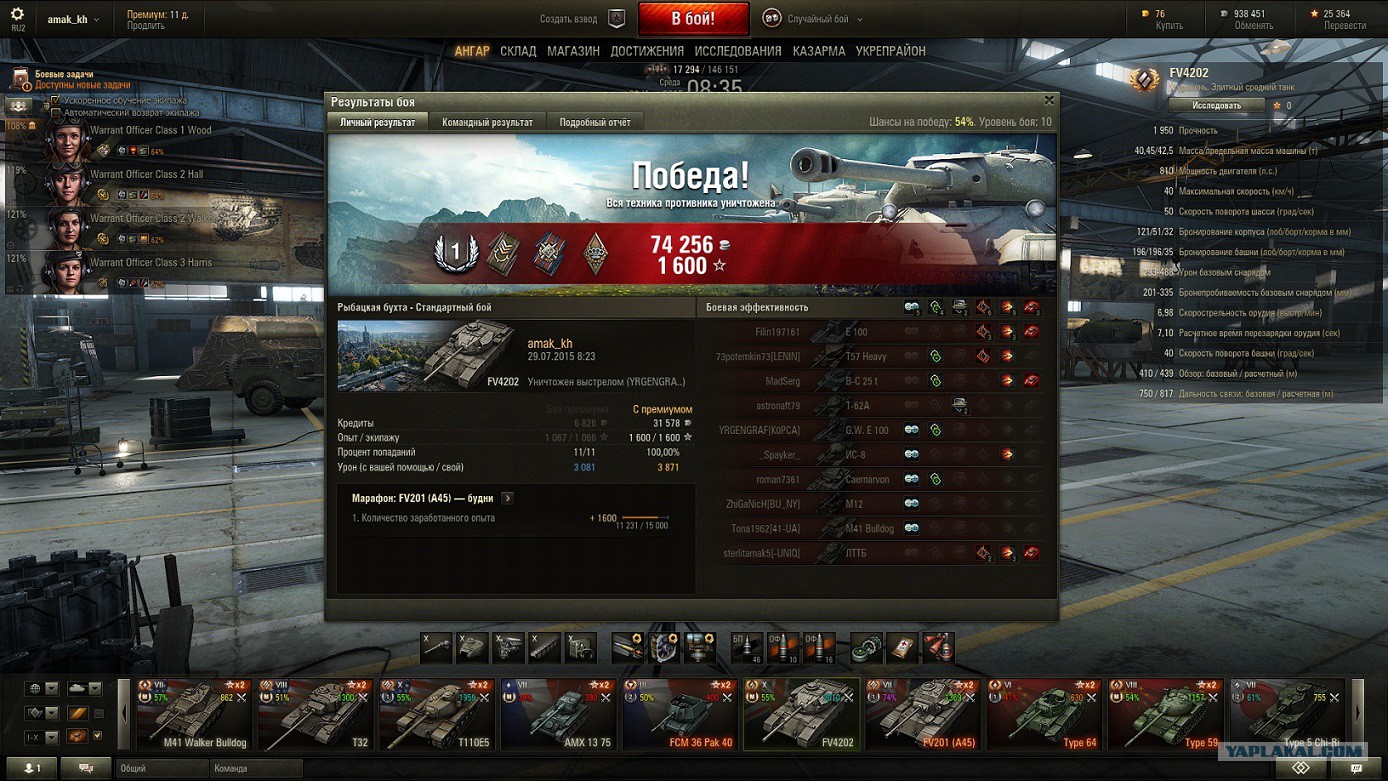Click the red «В бой!» battle button
Image resolution: width=1388 pixels, height=781 pixels.
point(692,19)
